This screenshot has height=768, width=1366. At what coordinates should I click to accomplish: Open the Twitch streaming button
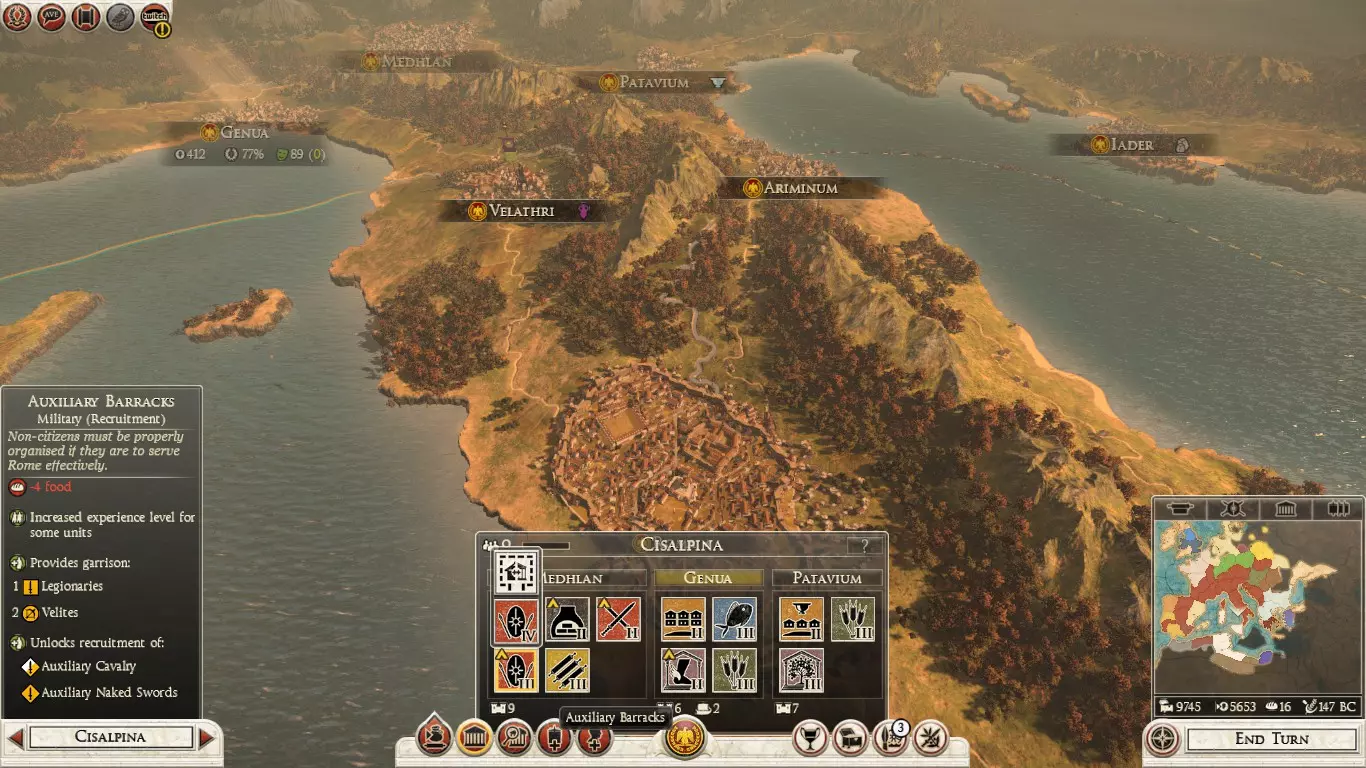pyautogui.click(x=154, y=17)
